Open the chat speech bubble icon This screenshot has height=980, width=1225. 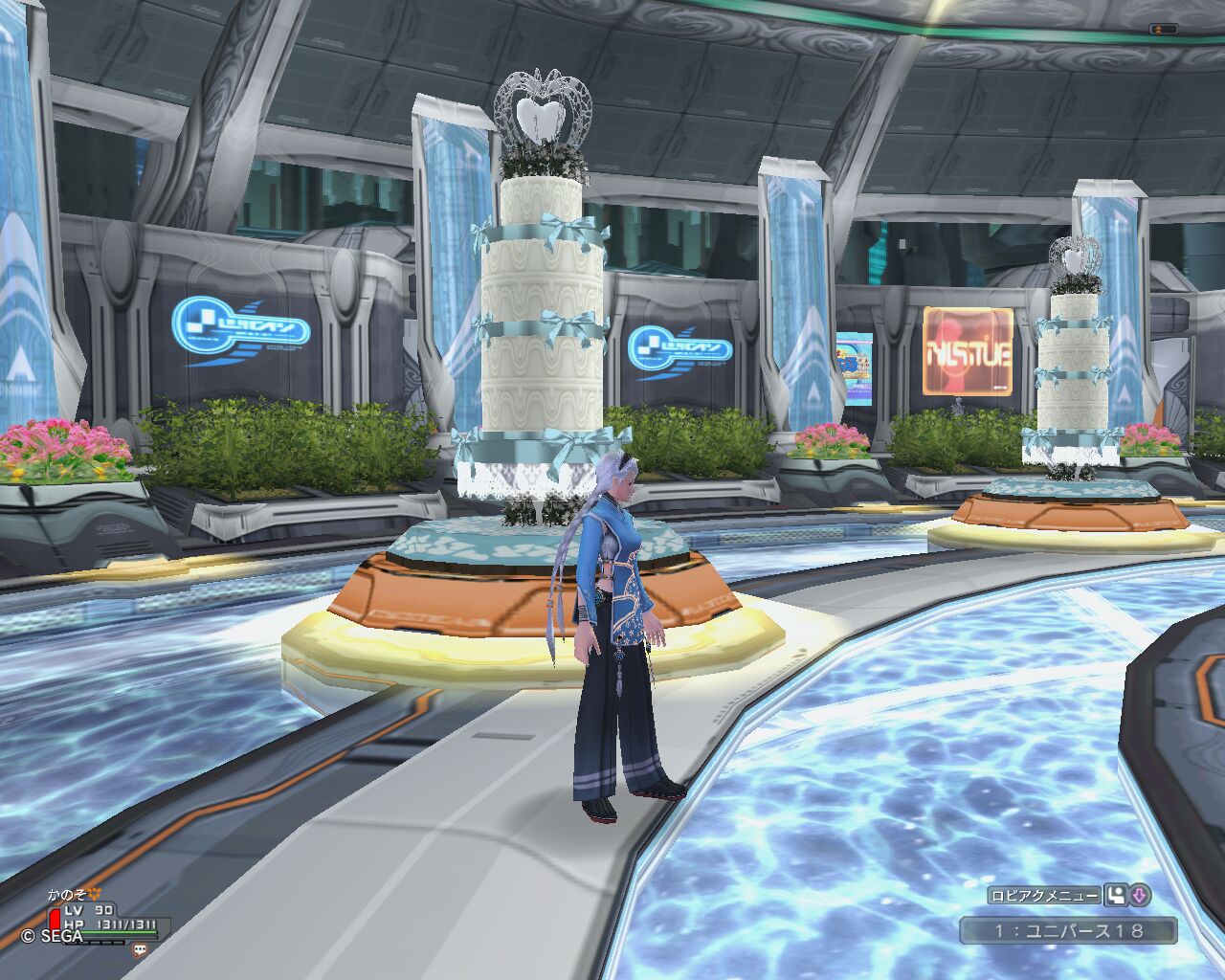click(x=141, y=950)
